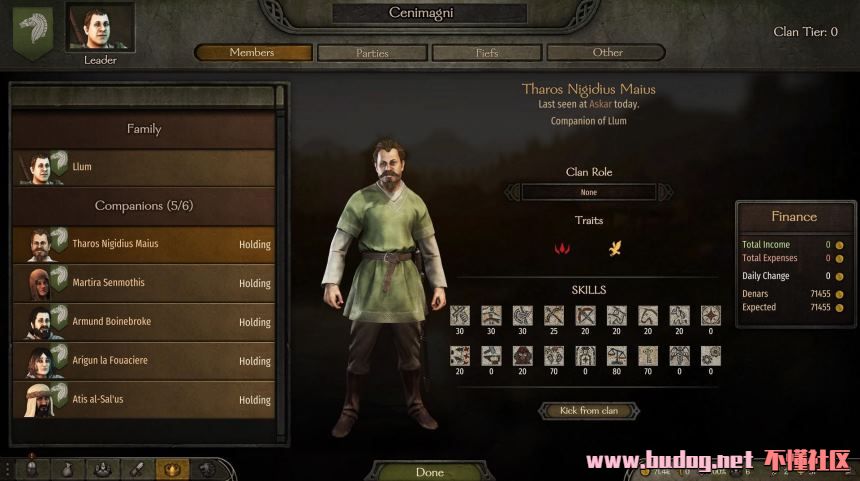This screenshot has width=860, height=481.
Task: Click the clan banner shield with the horse emblem
Action: pyautogui.click(x=32, y=31)
